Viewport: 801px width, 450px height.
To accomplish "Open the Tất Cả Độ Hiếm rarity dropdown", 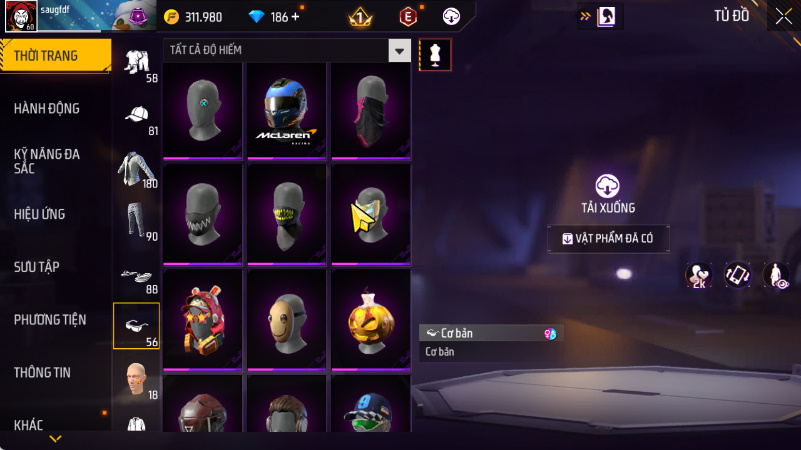I will pos(399,50).
